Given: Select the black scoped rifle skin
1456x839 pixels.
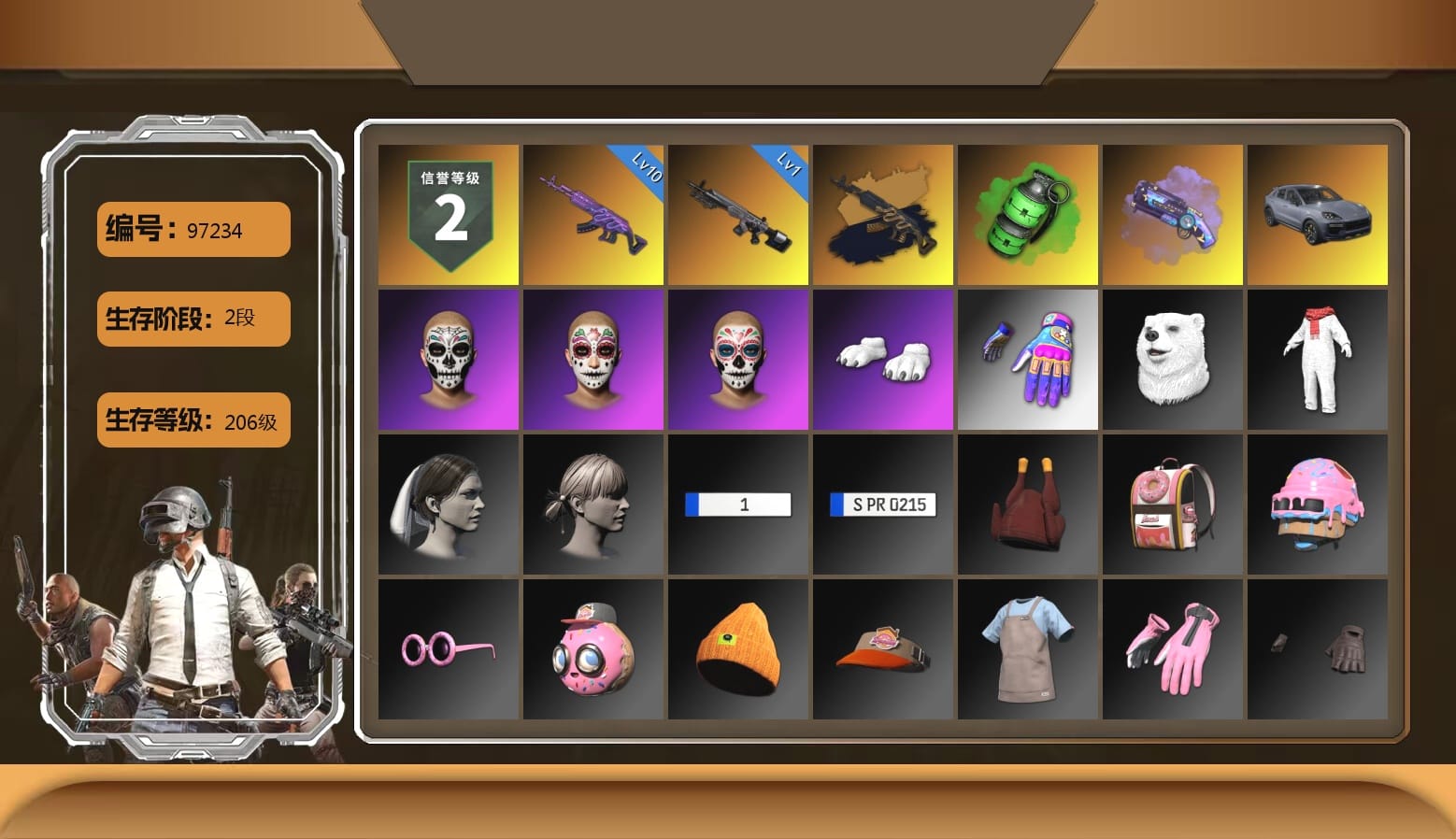Looking at the screenshot, I should 737,213.
